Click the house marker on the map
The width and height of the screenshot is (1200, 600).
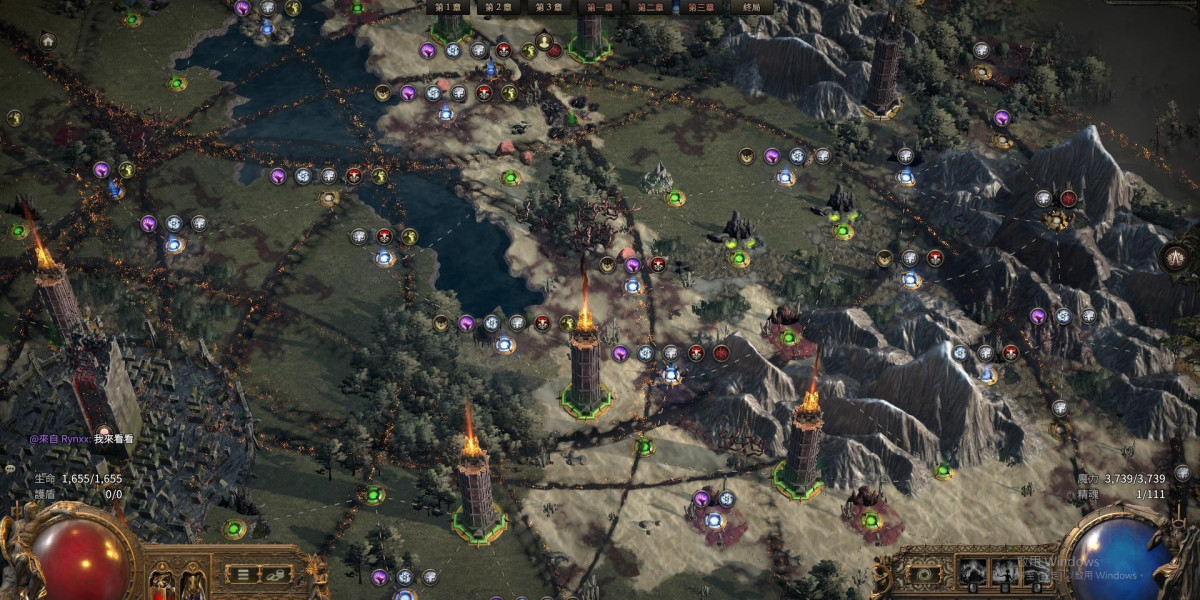(x=47, y=41)
